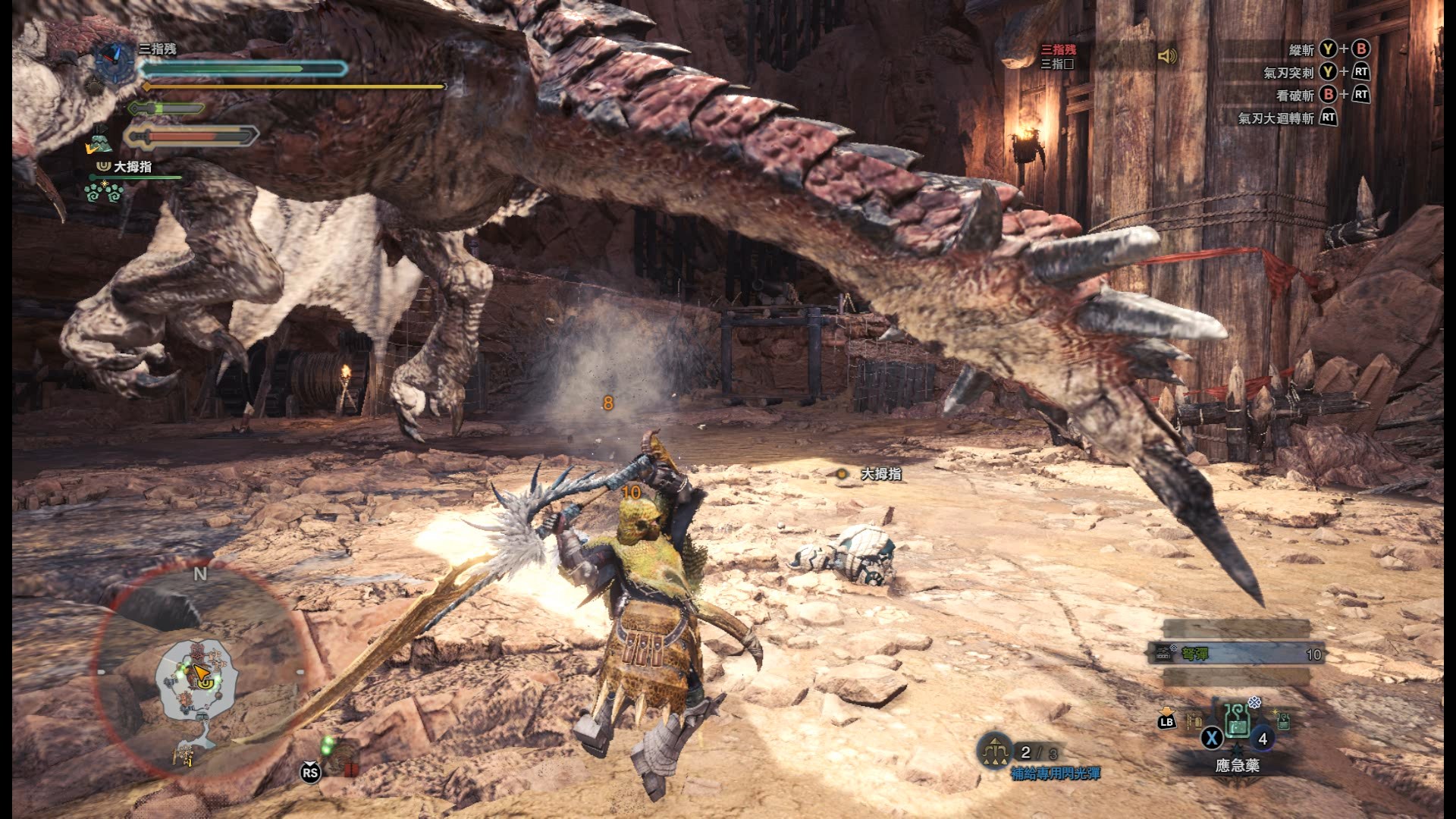Click the Palico paw gadget icons

(105, 192)
